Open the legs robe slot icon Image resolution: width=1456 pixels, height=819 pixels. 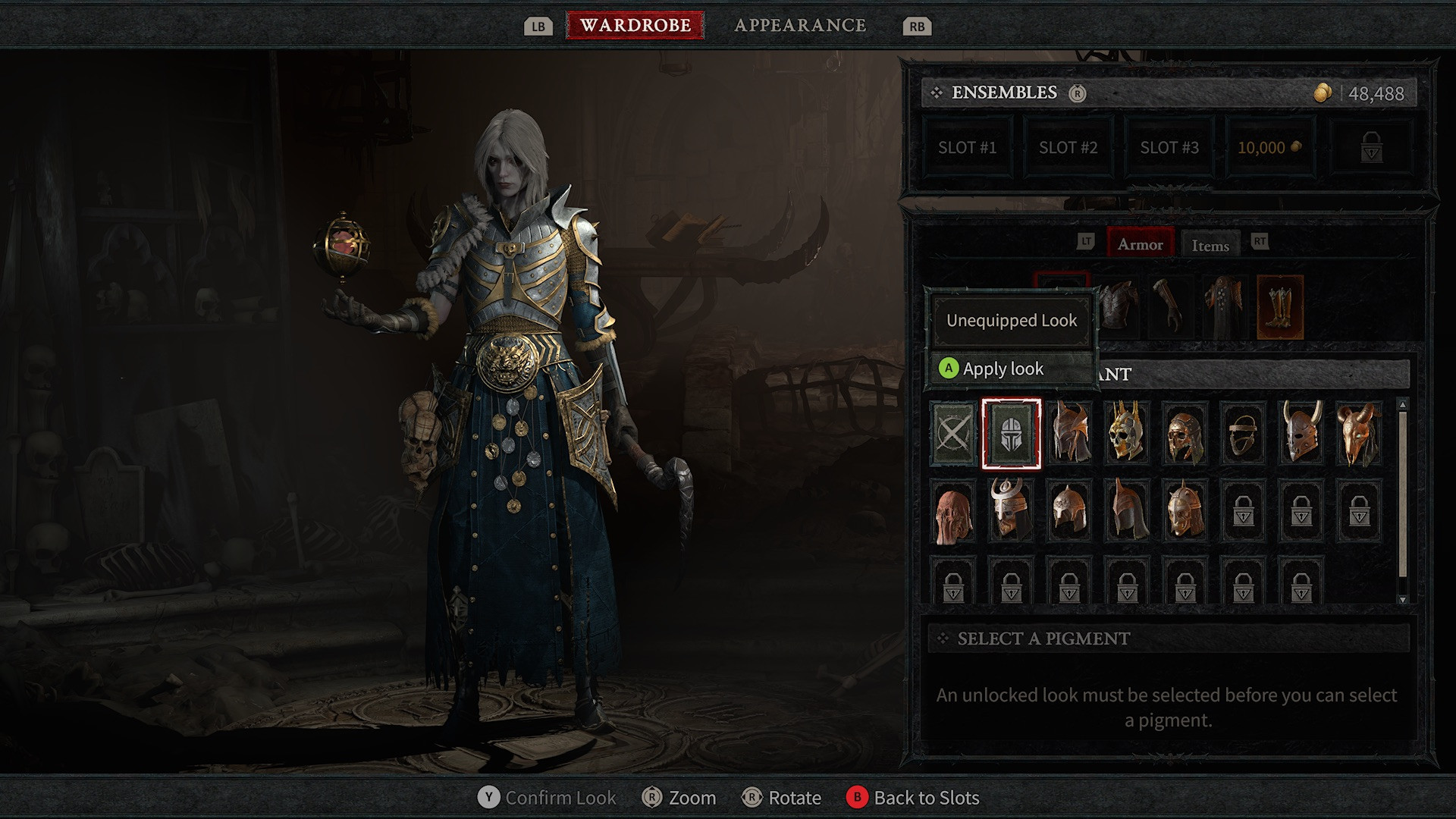[1223, 306]
